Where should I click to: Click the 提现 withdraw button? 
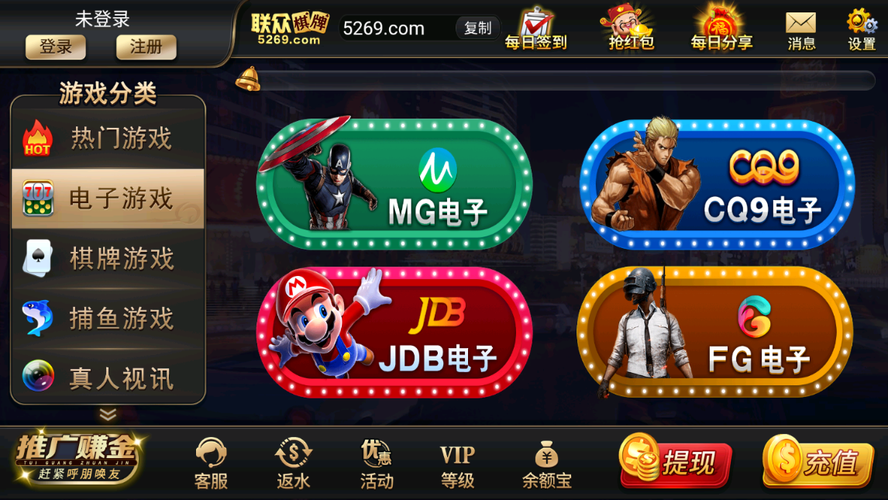tap(676, 462)
